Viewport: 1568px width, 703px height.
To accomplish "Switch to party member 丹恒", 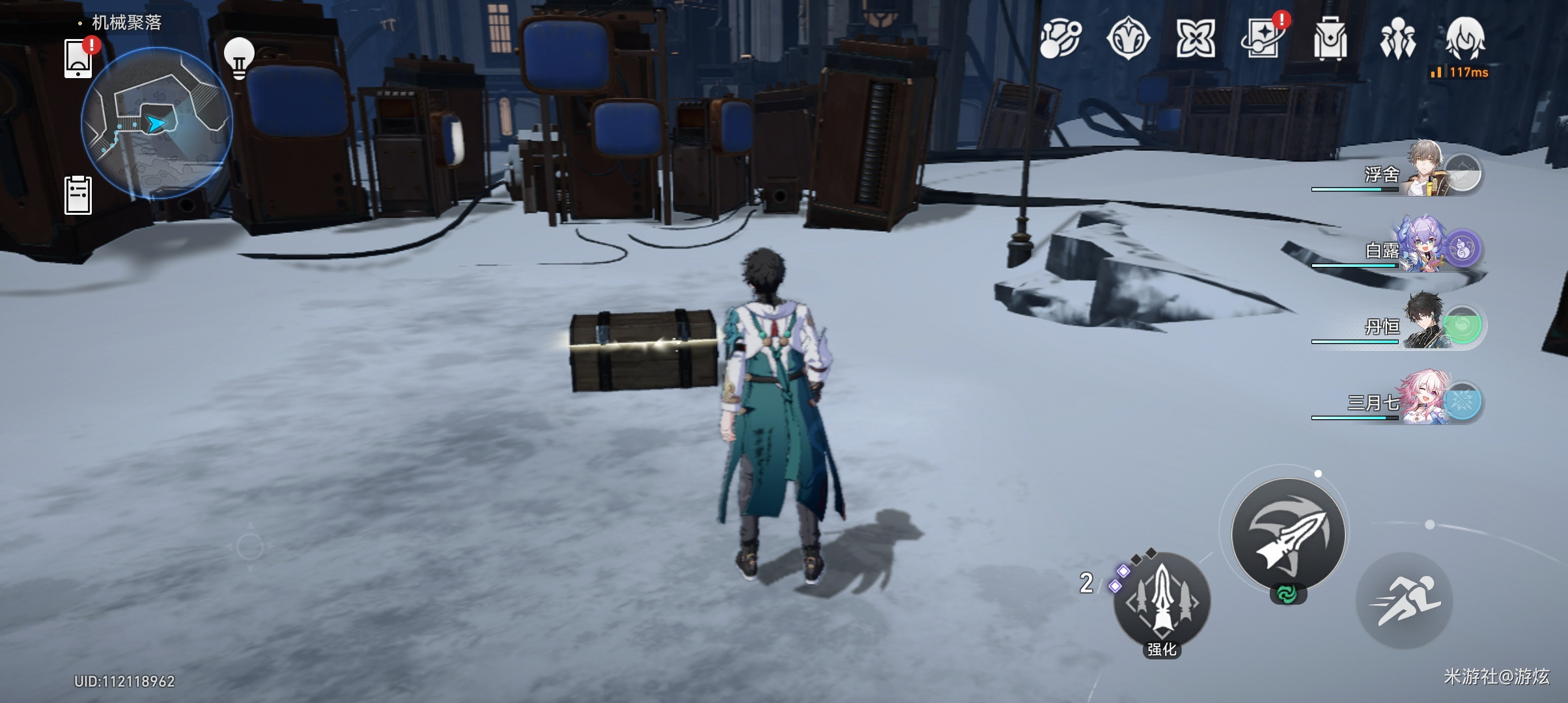I will coord(1426,324).
